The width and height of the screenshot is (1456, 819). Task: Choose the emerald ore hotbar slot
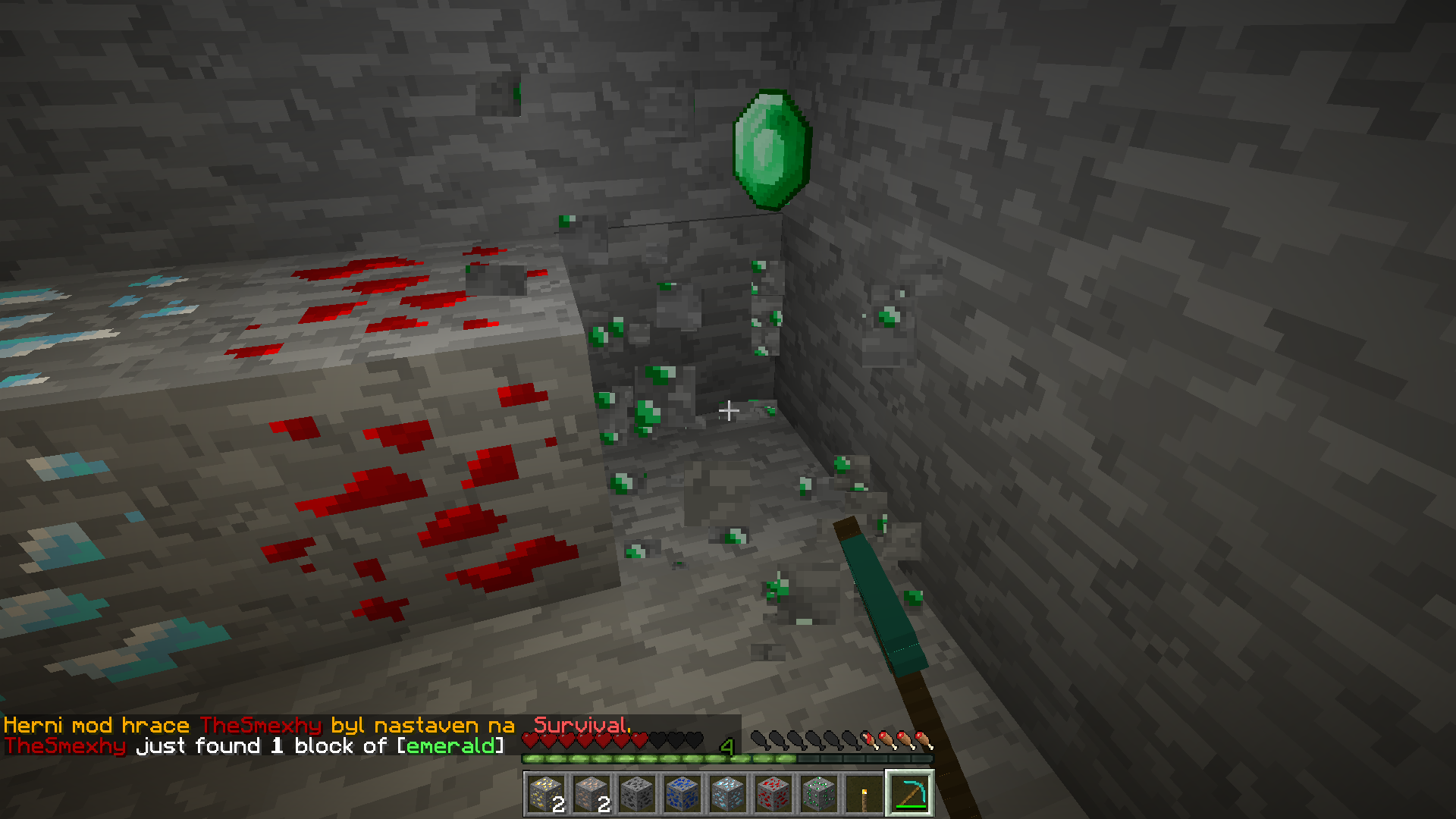tap(819, 794)
